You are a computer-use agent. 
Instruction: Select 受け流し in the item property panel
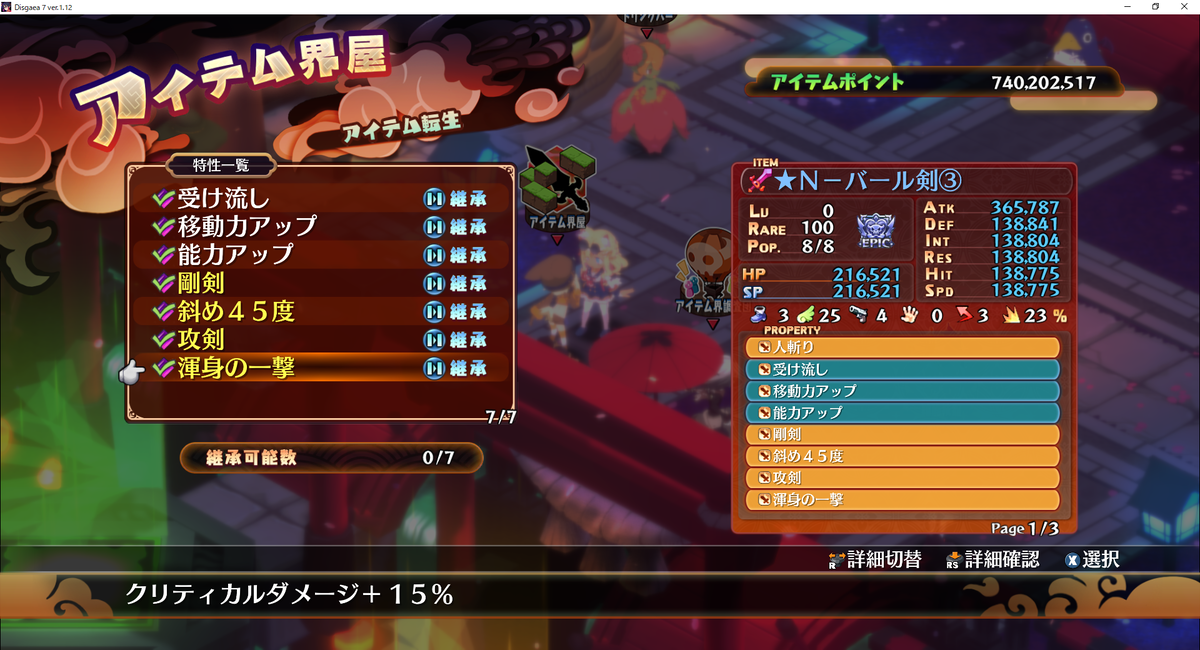click(x=902, y=369)
